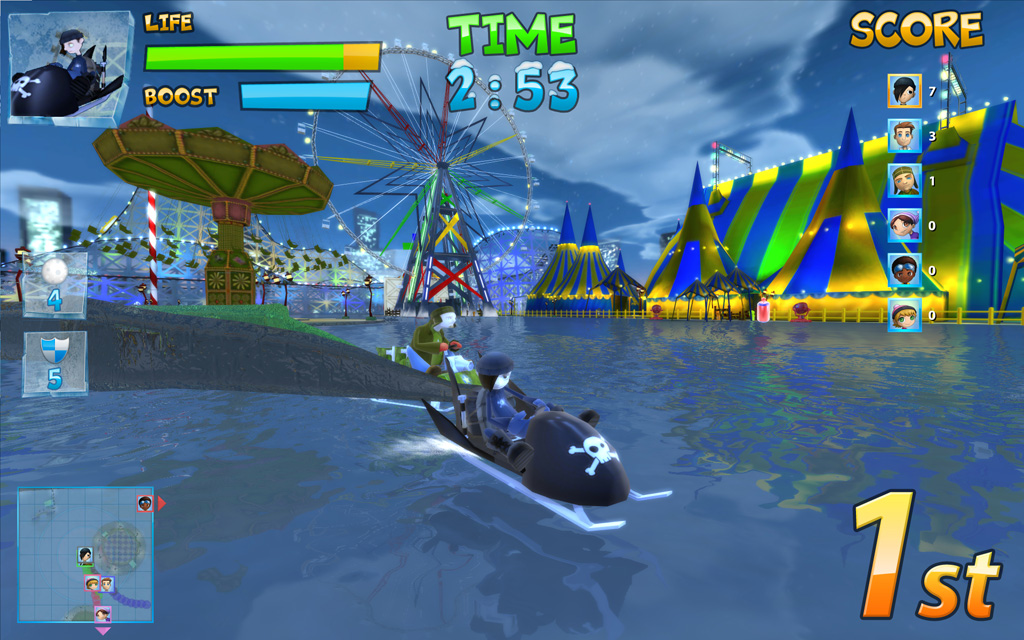
Task: Choose the goggles-wearing racer on the scoreboard
Action: [904, 270]
